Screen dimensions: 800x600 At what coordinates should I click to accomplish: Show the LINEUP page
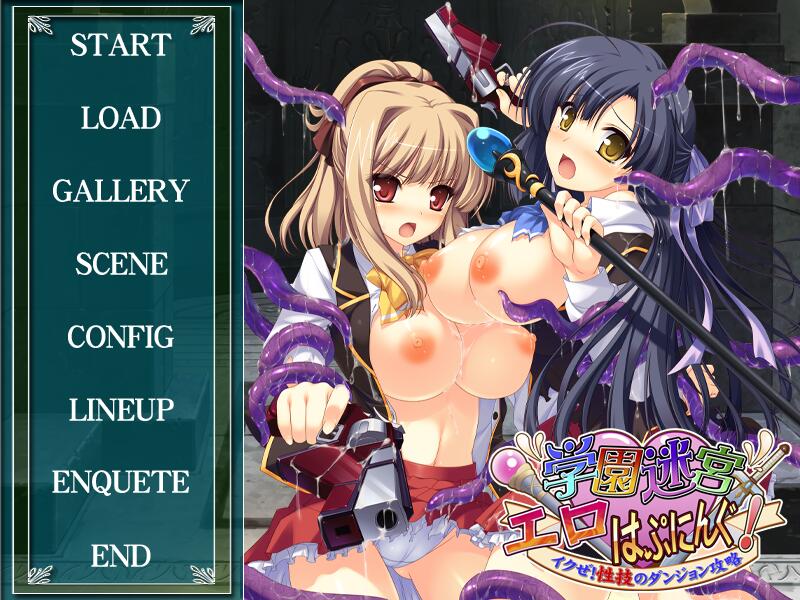121,409
